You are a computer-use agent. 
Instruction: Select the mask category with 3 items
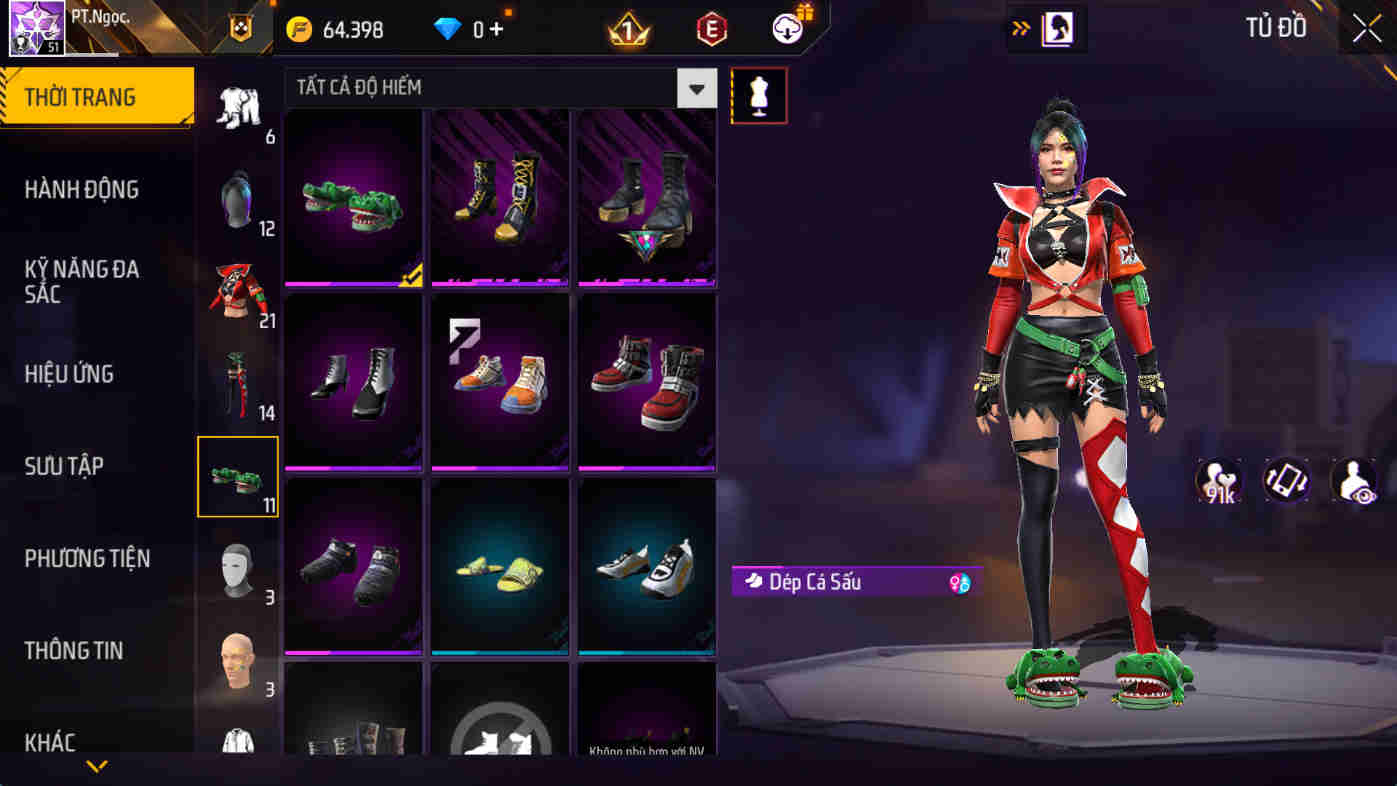[x=237, y=570]
